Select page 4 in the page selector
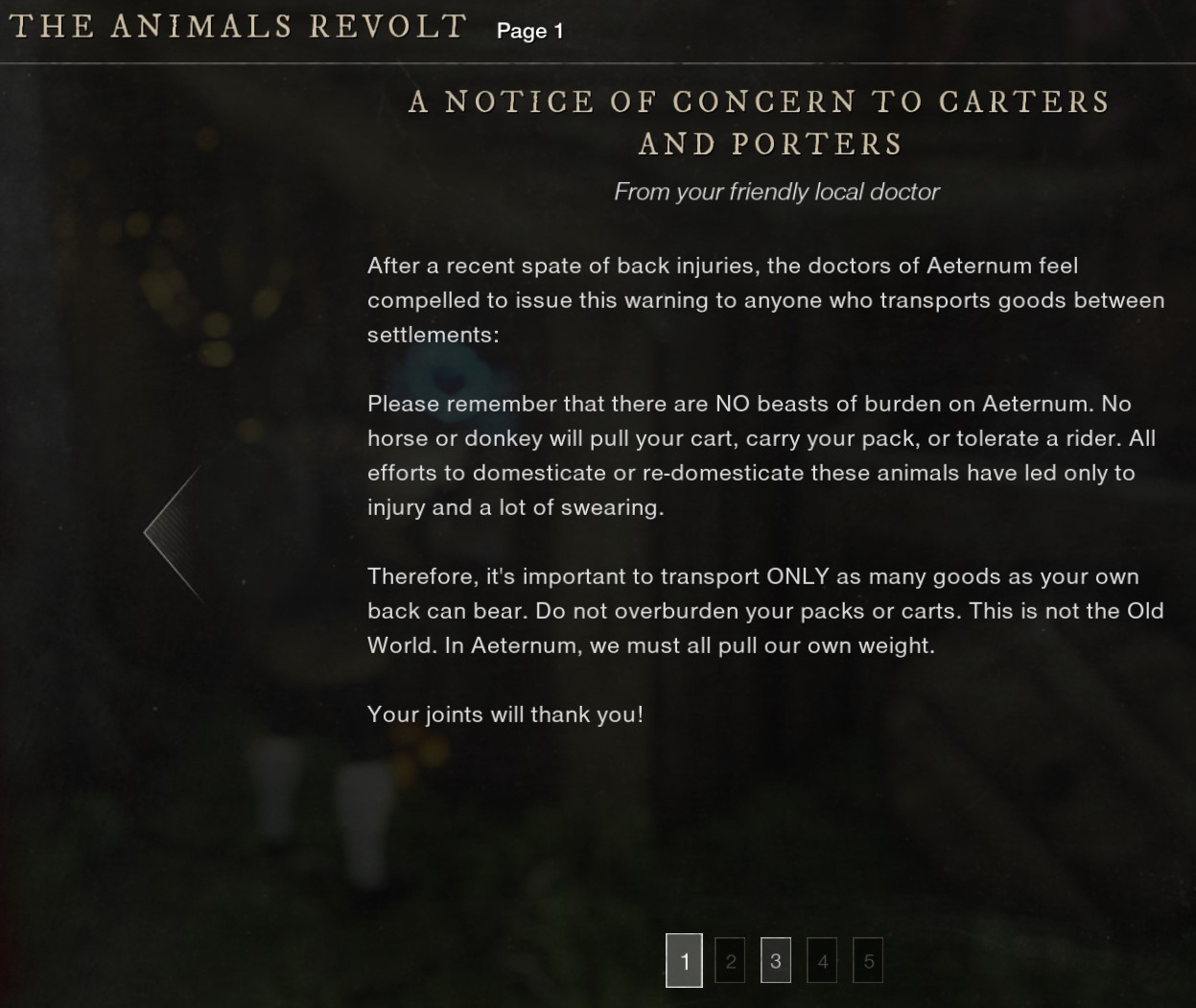Viewport: 1196px width, 1008px height. click(822, 961)
